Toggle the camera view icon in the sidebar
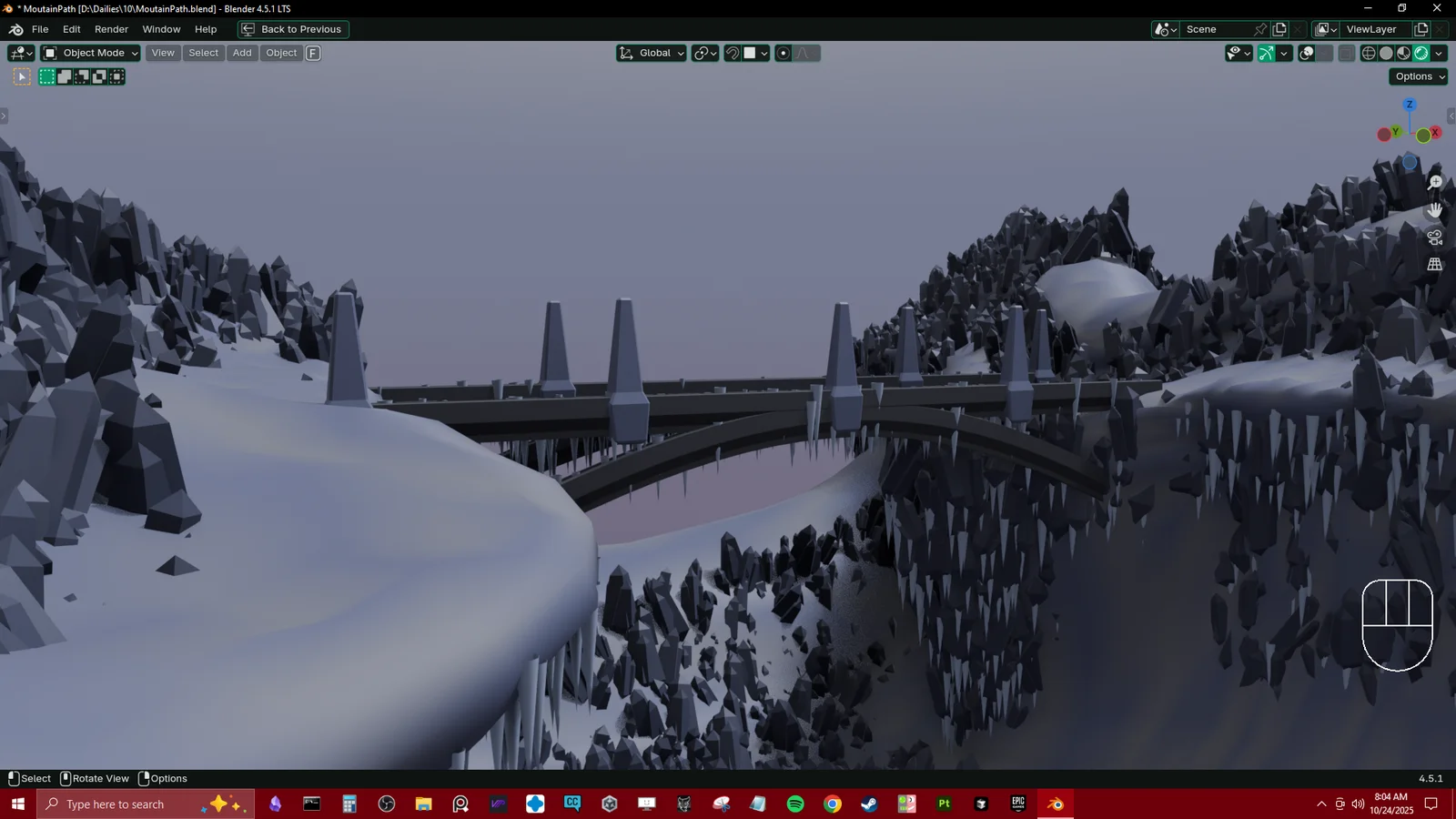The image size is (1456, 819). [x=1434, y=237]
